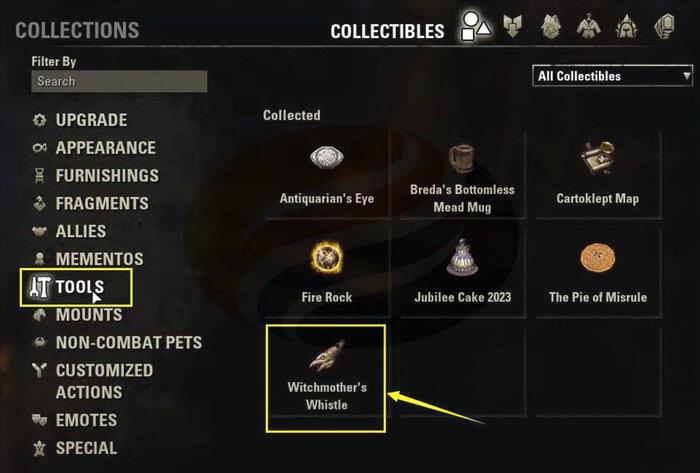This screenshot has height=473, width=700.
Task: Choose the Witchmother's Whistle tool
Action: pyautogui.click(x=326, y=375)
